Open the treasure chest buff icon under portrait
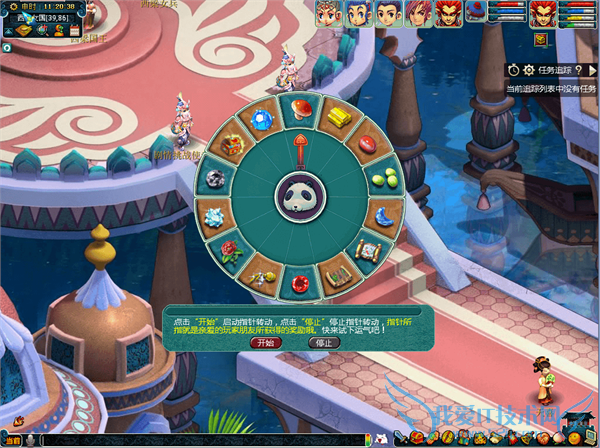 (x=541, y=40)
